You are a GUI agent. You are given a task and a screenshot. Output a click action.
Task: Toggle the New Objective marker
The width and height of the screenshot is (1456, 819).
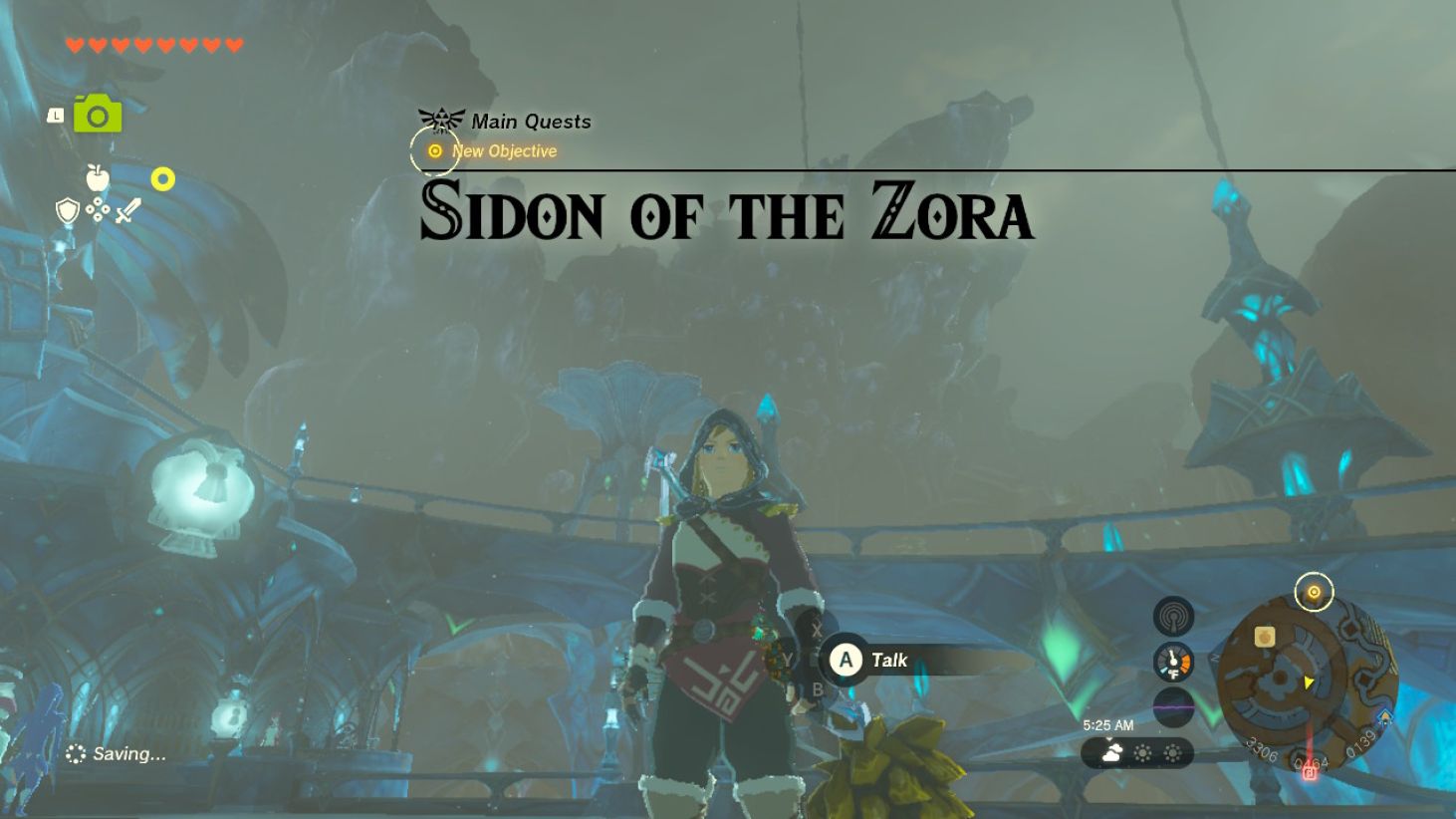[x=434, y=151]
